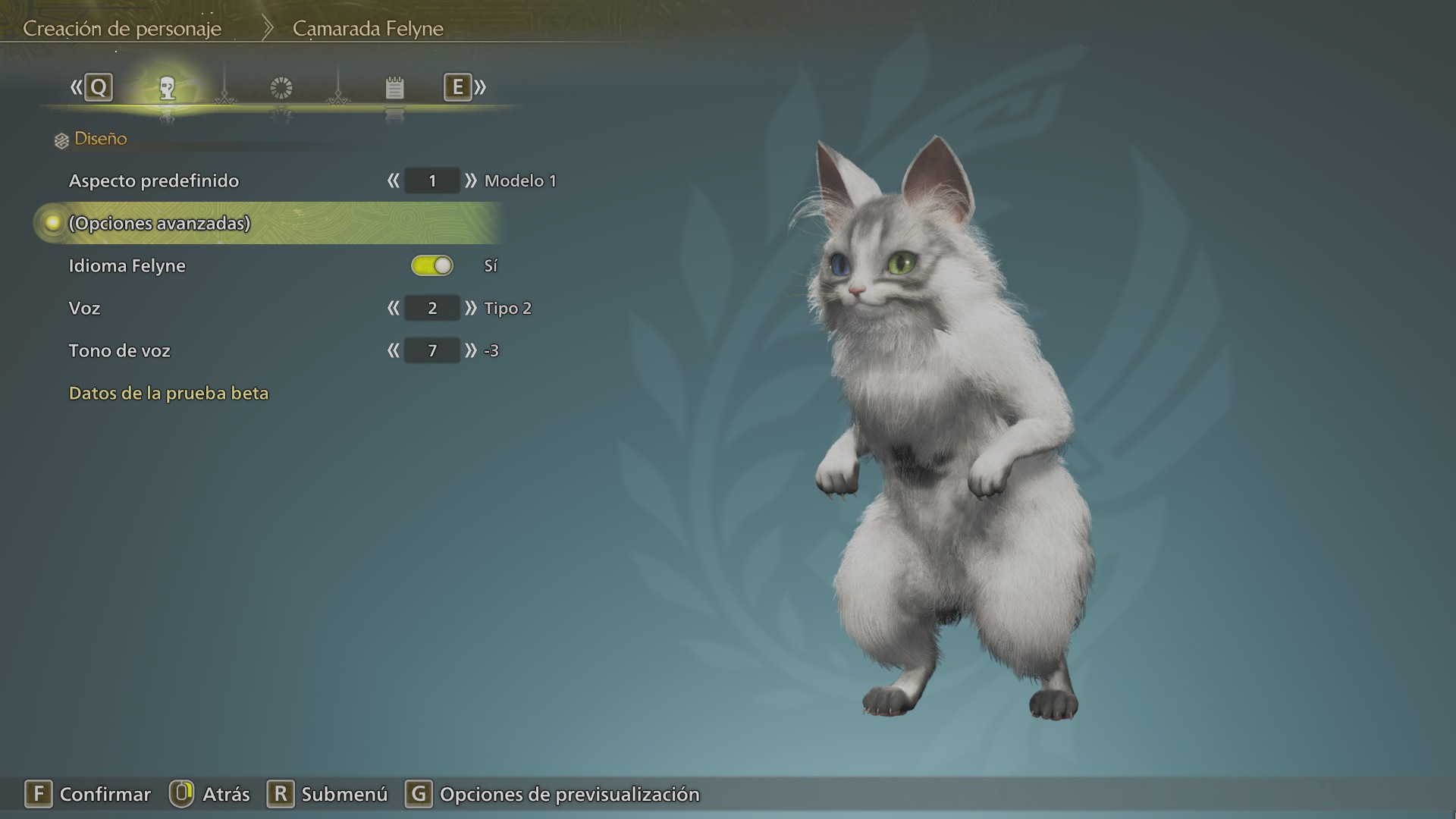Toggle the Idioma Felyne switch
The height and width of the screenshot is (819, 1456).
click(432, 265)
